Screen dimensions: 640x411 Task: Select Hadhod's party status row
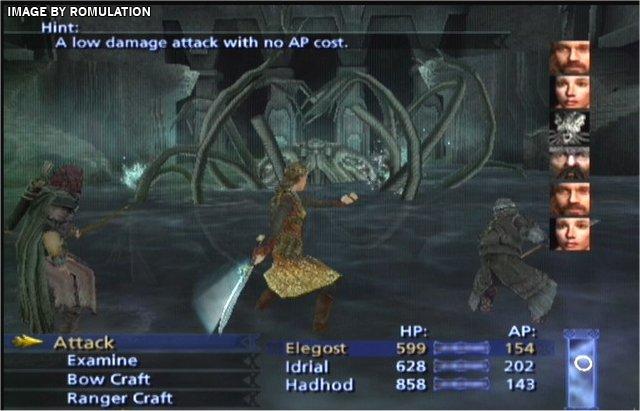click(410, 385)
